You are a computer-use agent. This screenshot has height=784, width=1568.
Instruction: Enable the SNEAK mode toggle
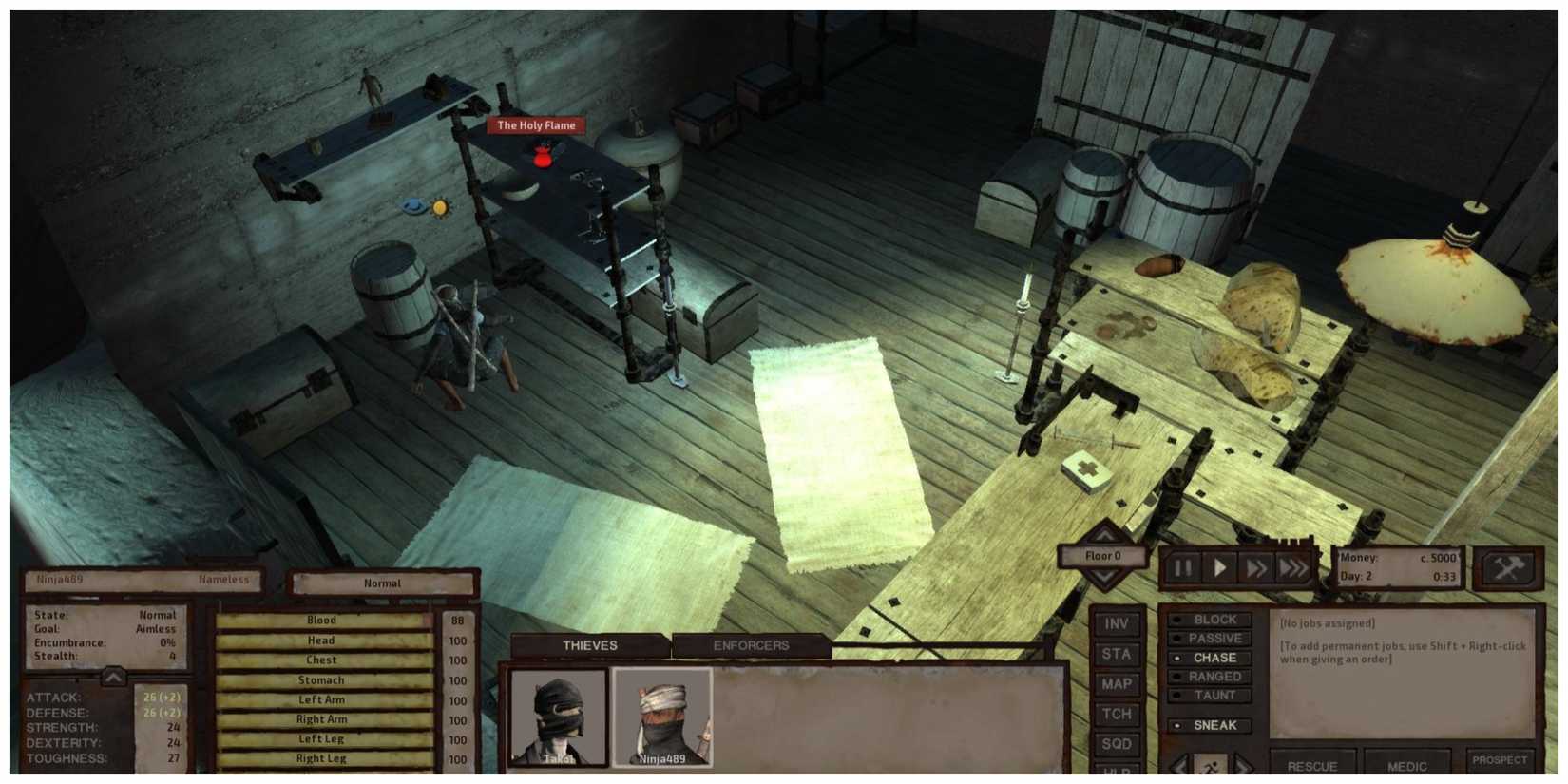[1214, 726]
